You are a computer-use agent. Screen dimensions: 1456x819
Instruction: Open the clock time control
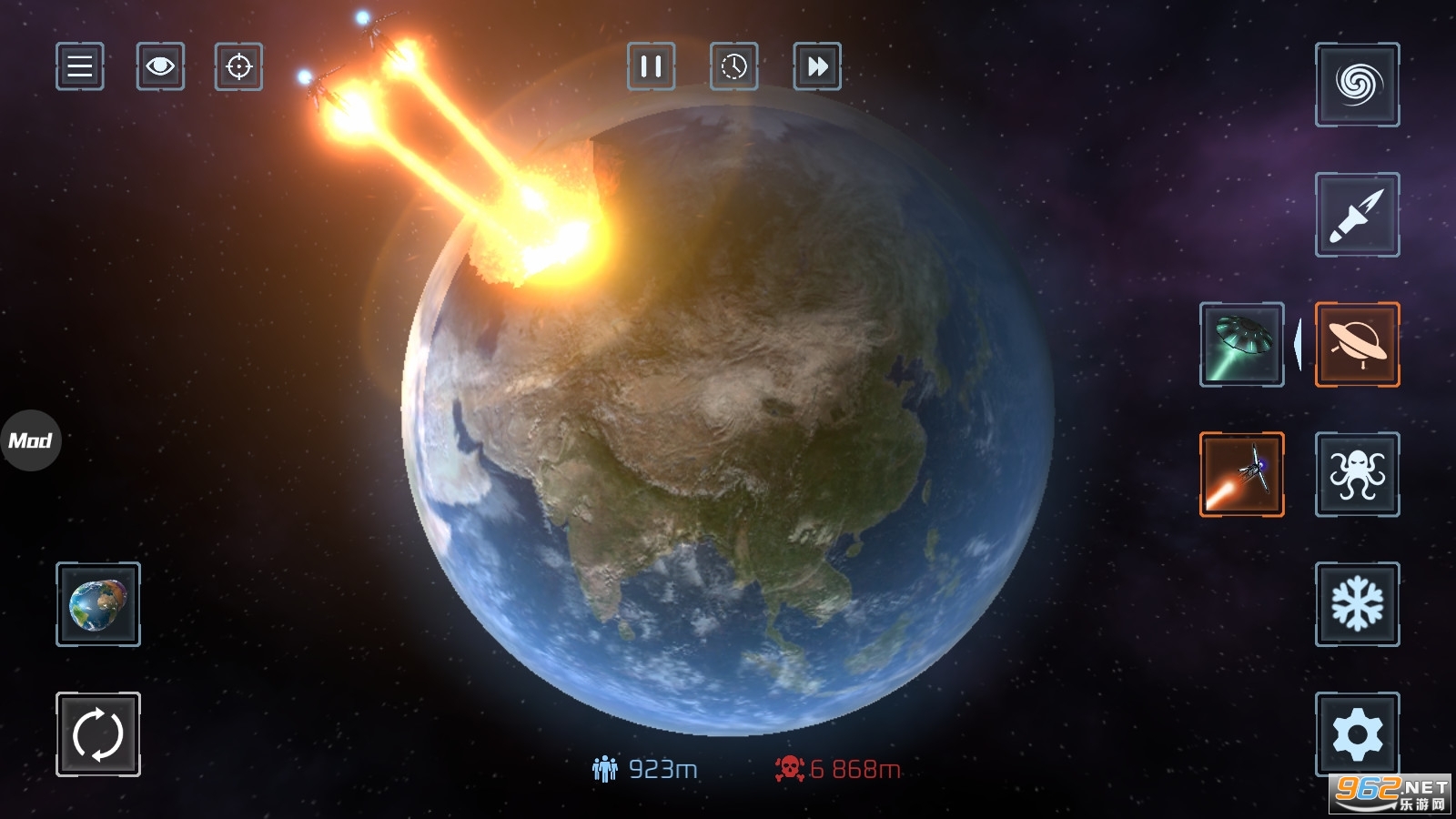[733, 66]
